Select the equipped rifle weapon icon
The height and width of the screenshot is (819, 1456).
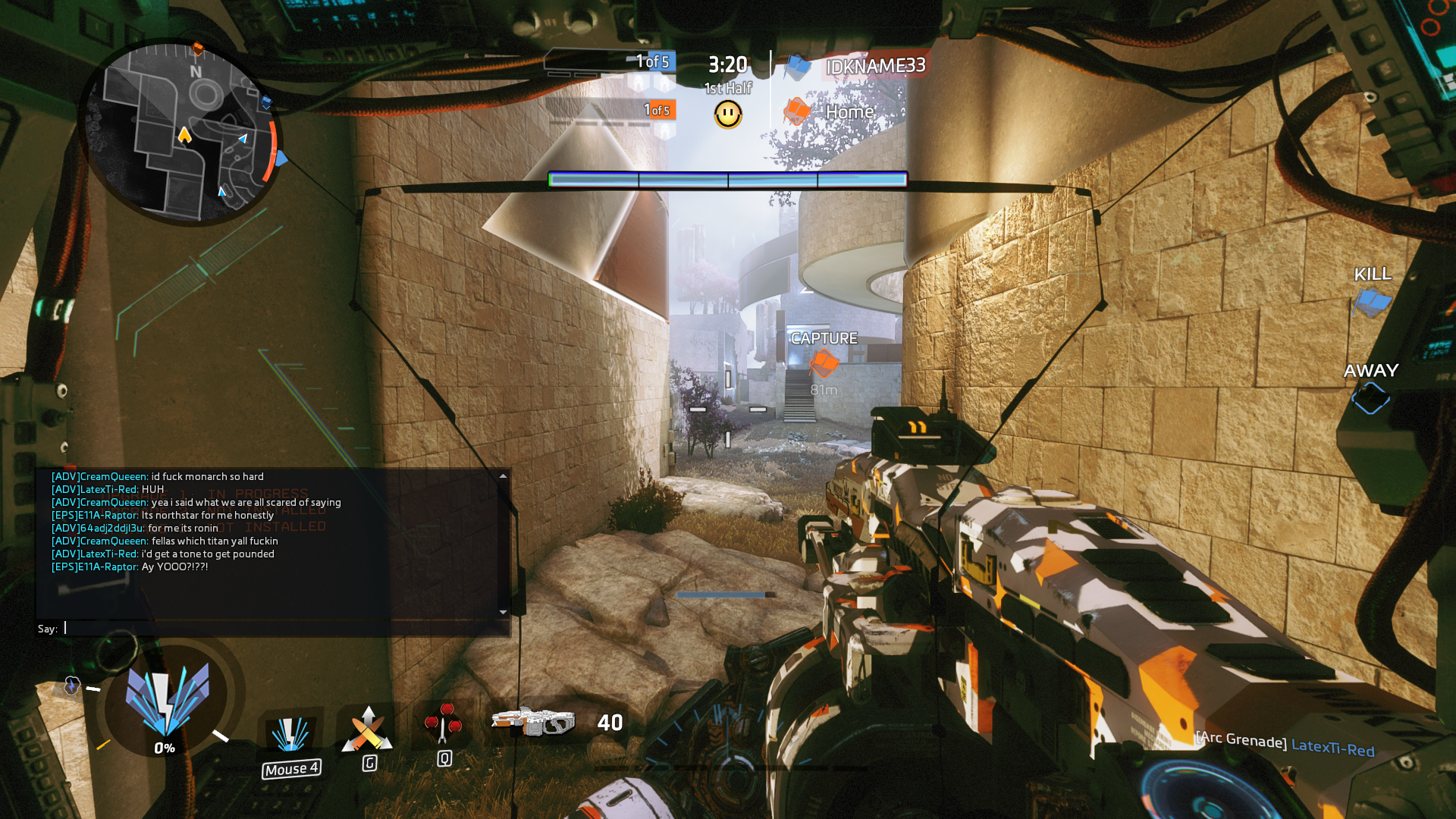pos(533,722)
